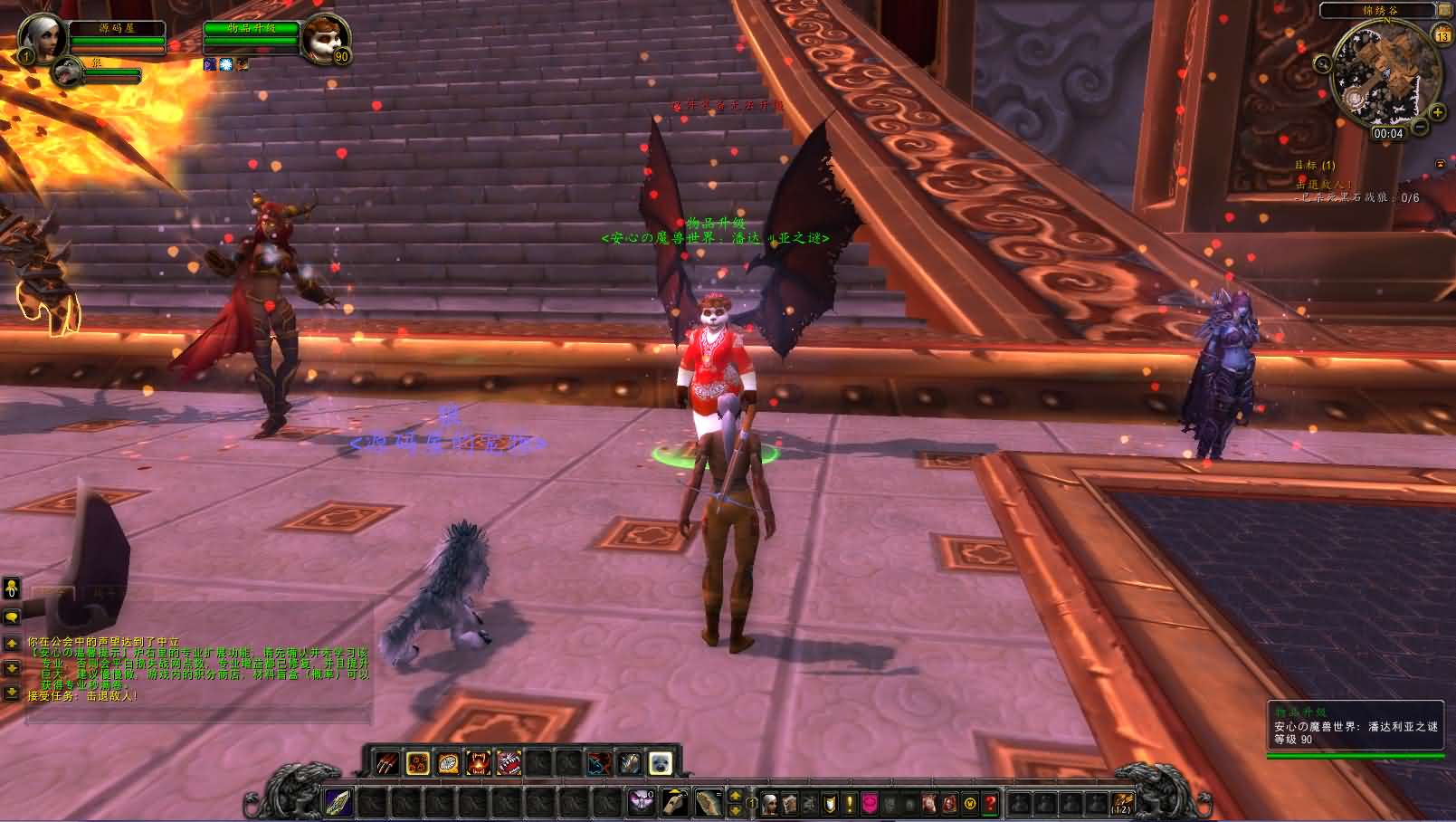Click the action bar page-up arrow
The height and width of the screenshot is (822, 1456).
point(734,794)
